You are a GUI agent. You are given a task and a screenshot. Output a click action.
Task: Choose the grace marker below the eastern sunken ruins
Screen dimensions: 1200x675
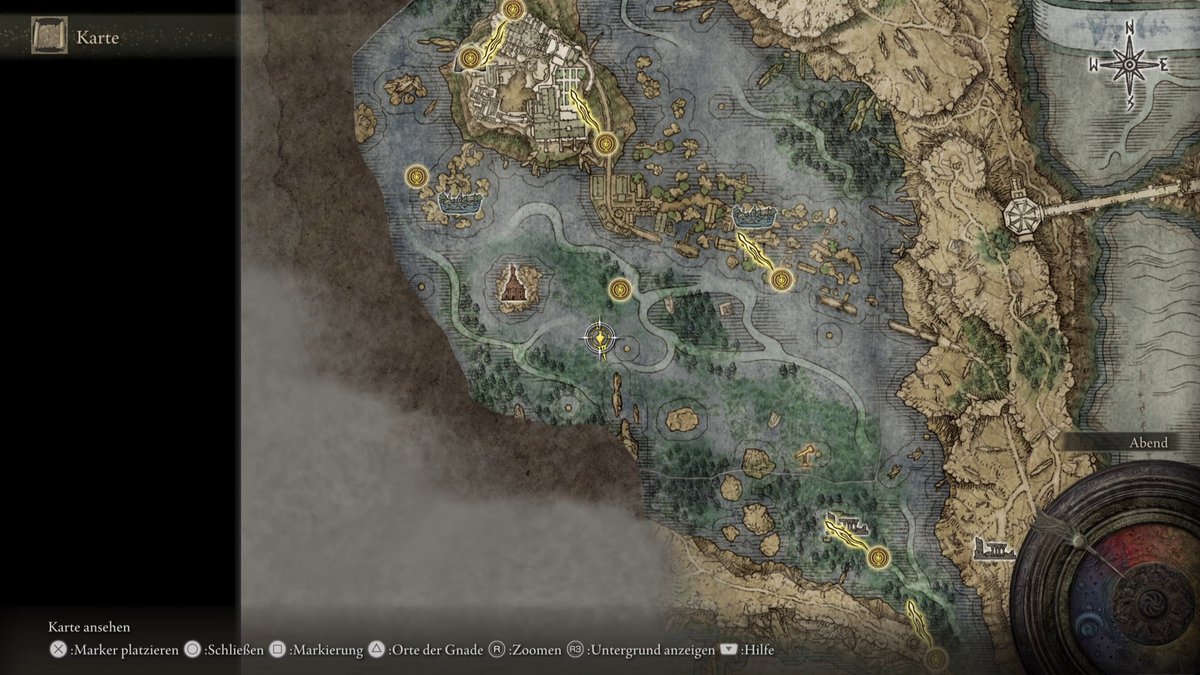(781, 279)
